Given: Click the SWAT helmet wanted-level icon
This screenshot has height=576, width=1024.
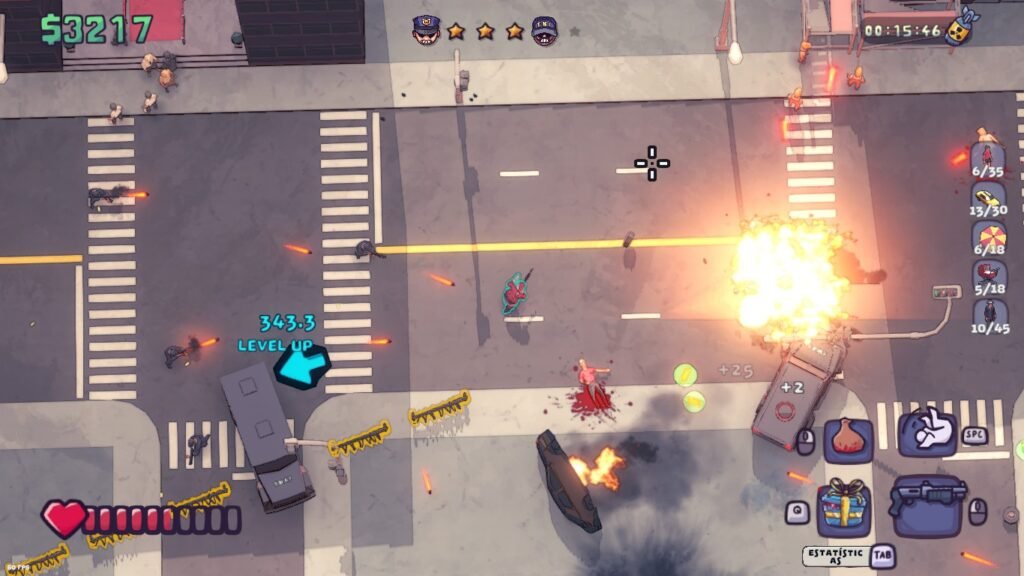Looking at the screenshot, I should click(x=544, y=30).
